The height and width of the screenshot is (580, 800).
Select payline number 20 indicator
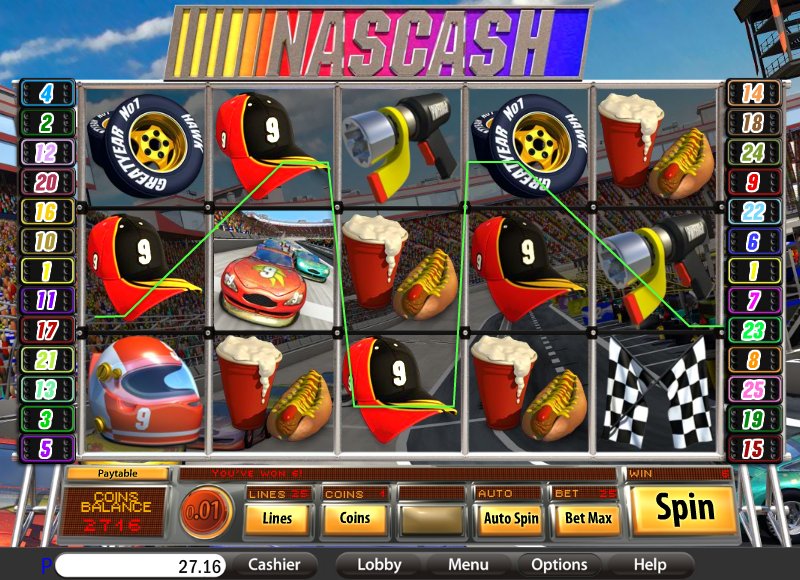point(47,182)
